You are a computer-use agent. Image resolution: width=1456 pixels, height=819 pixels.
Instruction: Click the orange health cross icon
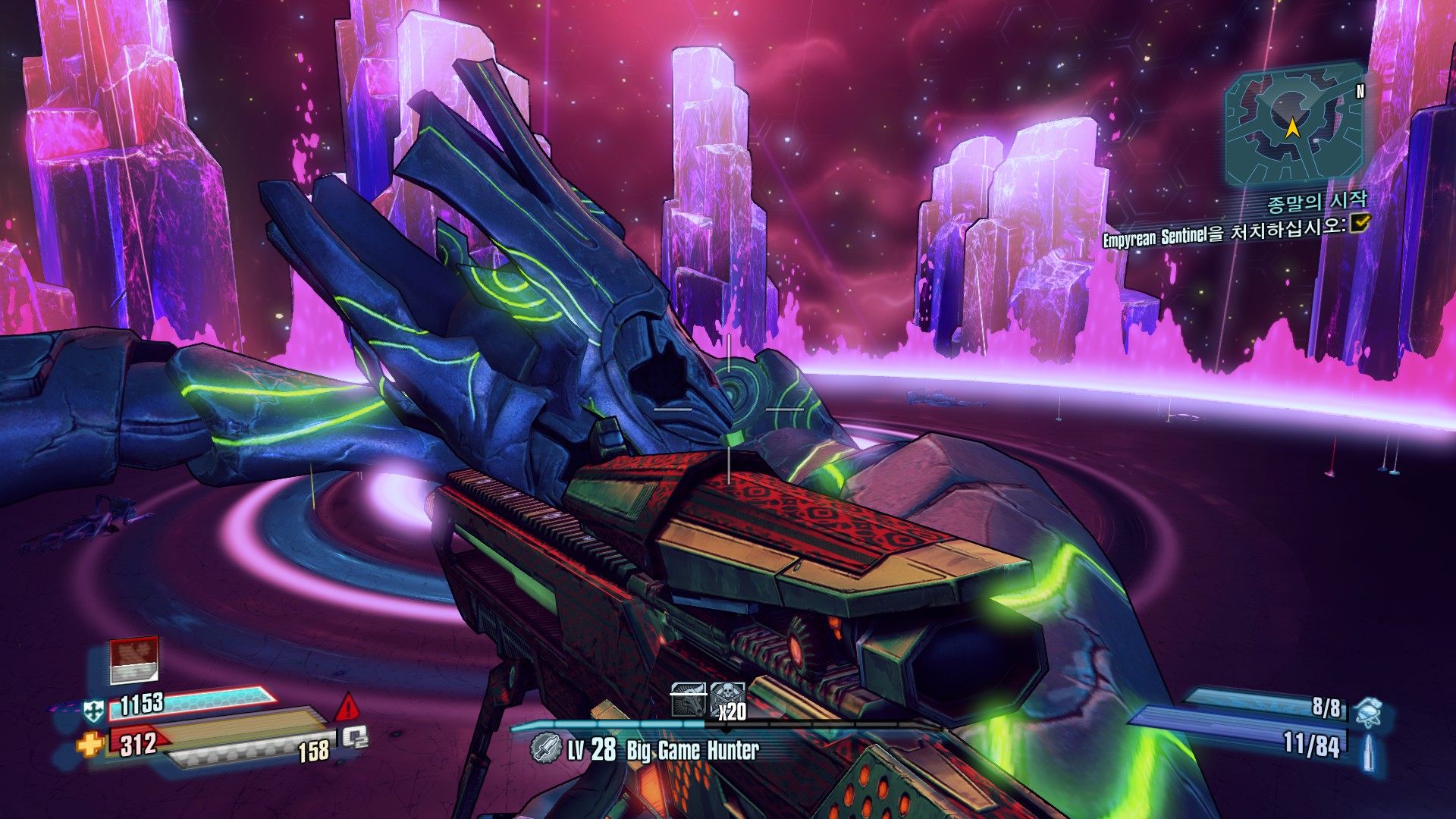[x=89, y=744]
